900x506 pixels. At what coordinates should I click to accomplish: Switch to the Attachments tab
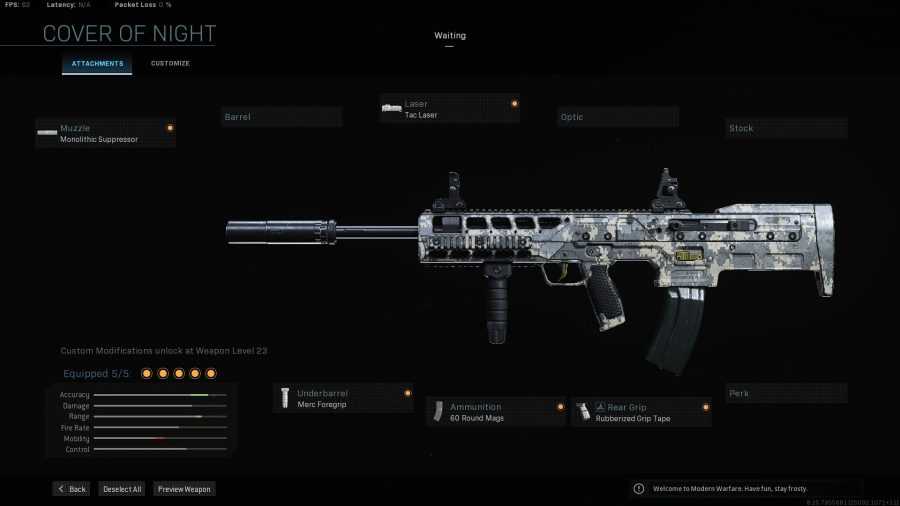click(97, 64)
